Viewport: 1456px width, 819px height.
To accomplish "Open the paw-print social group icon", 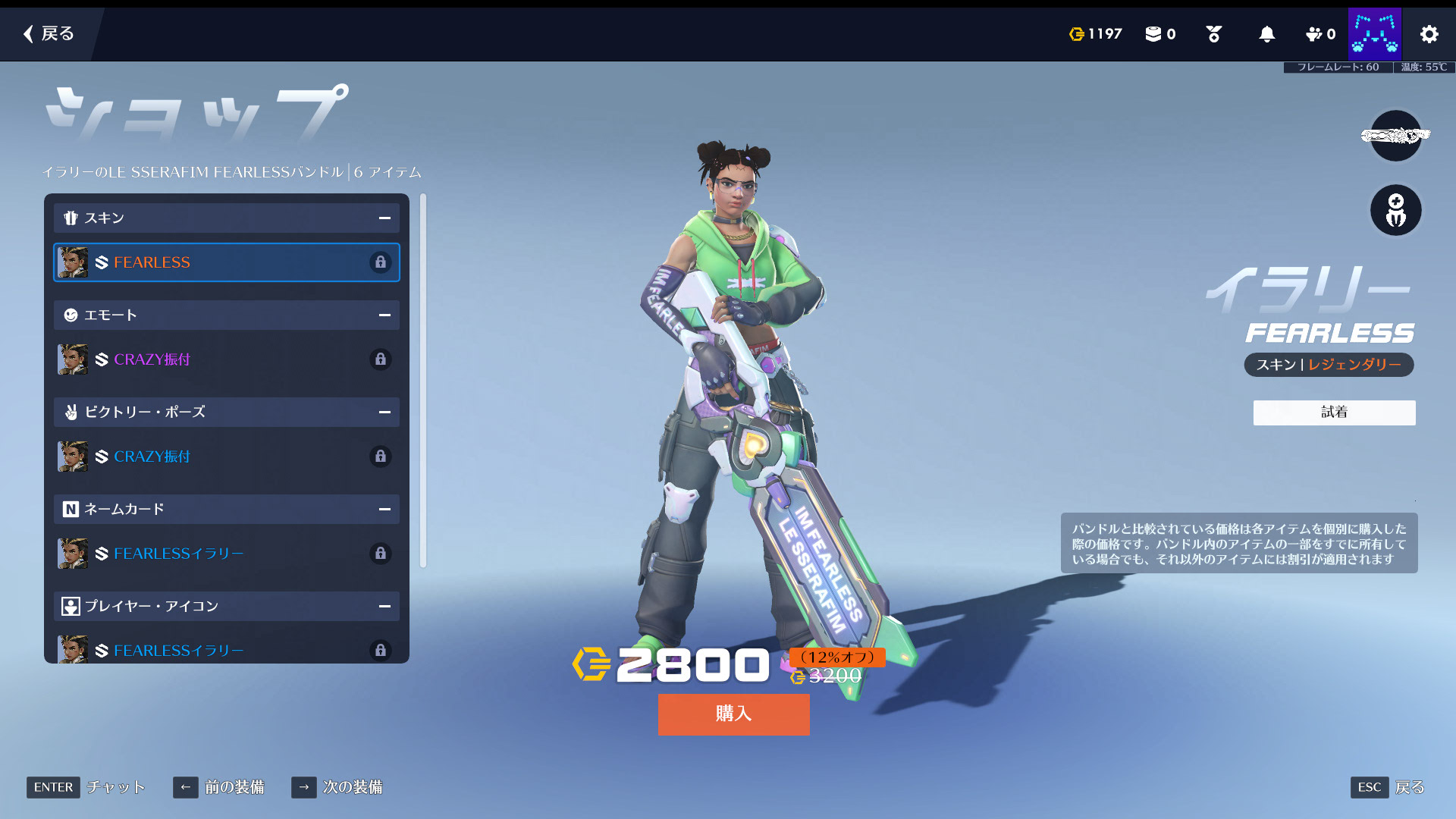I will pos(1319,34).
